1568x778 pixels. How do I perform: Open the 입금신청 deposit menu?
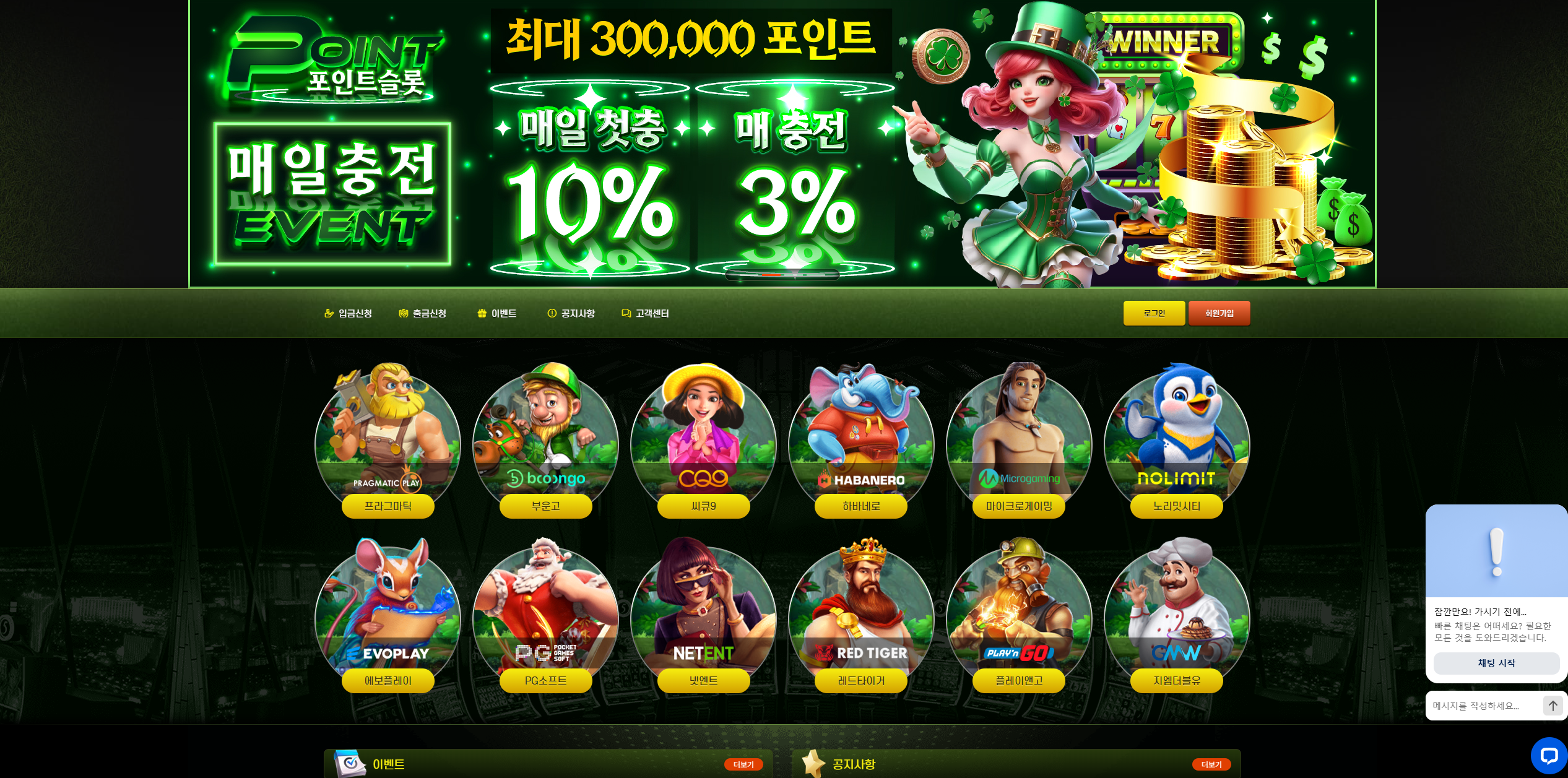coord(349,314)
